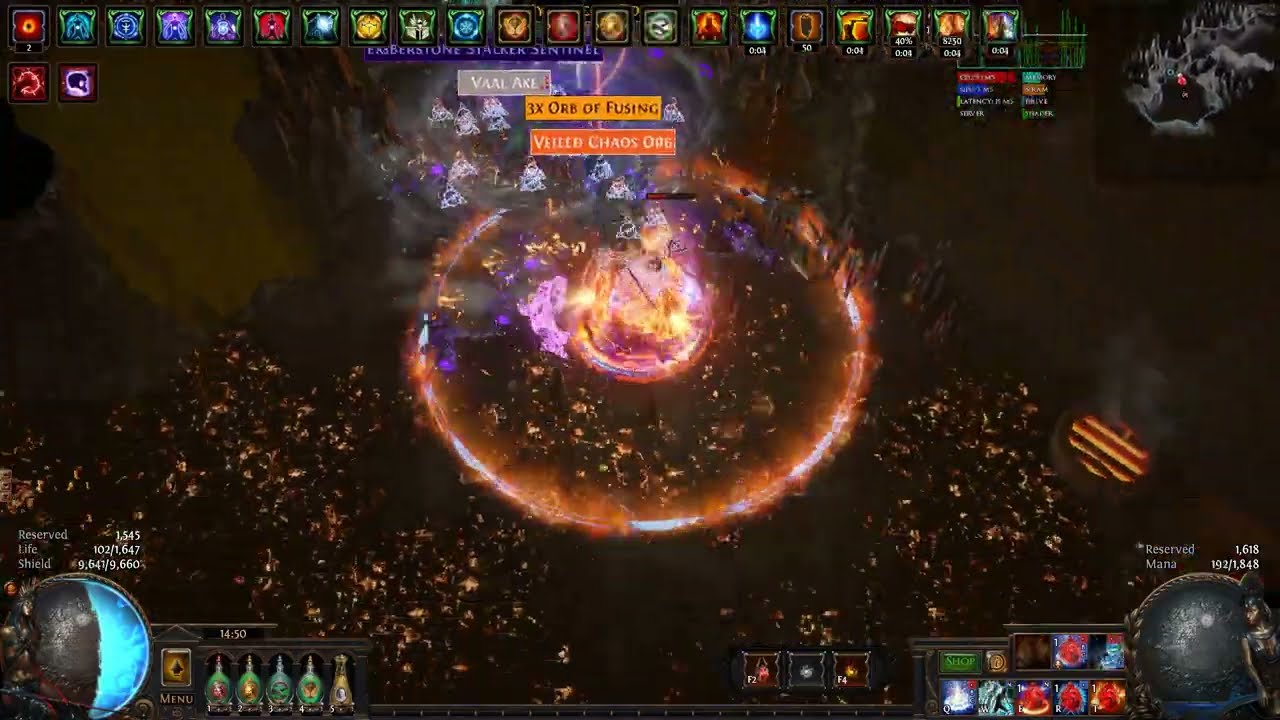Select the Q-bound ice skill
The height and width of the screenshot is (720, 1280).
coord(958,696)
